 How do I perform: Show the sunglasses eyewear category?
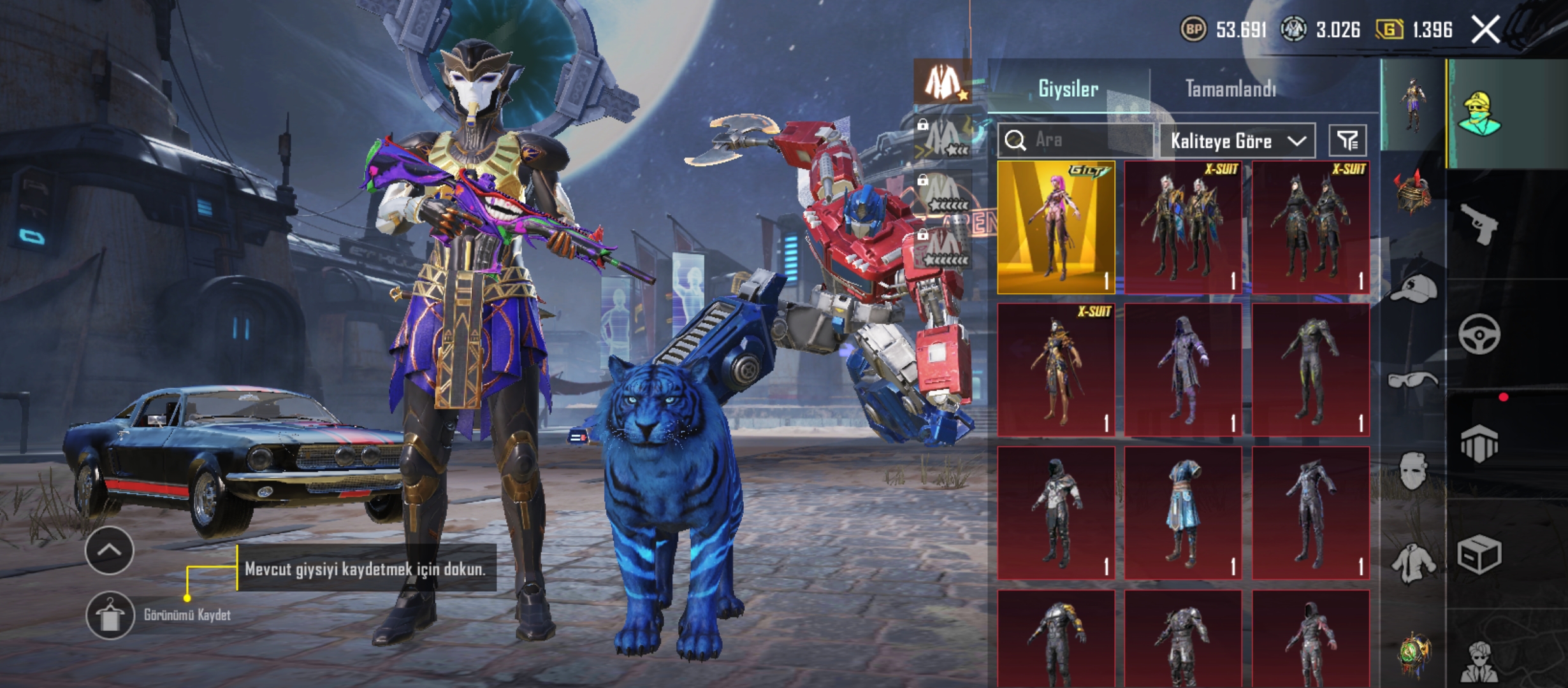(x=1413, y=381)
